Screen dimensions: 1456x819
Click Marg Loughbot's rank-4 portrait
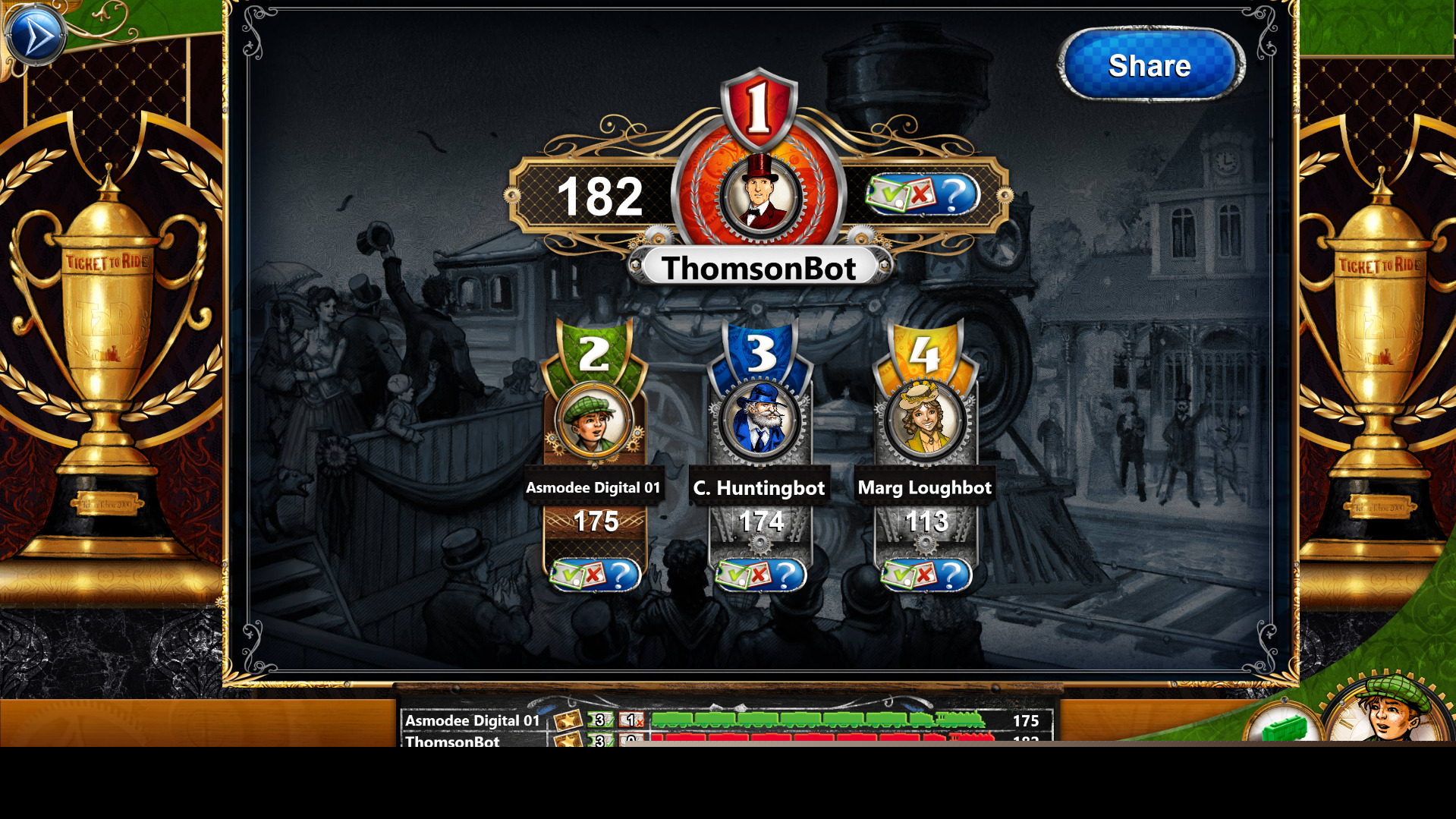tap(926, 421)
